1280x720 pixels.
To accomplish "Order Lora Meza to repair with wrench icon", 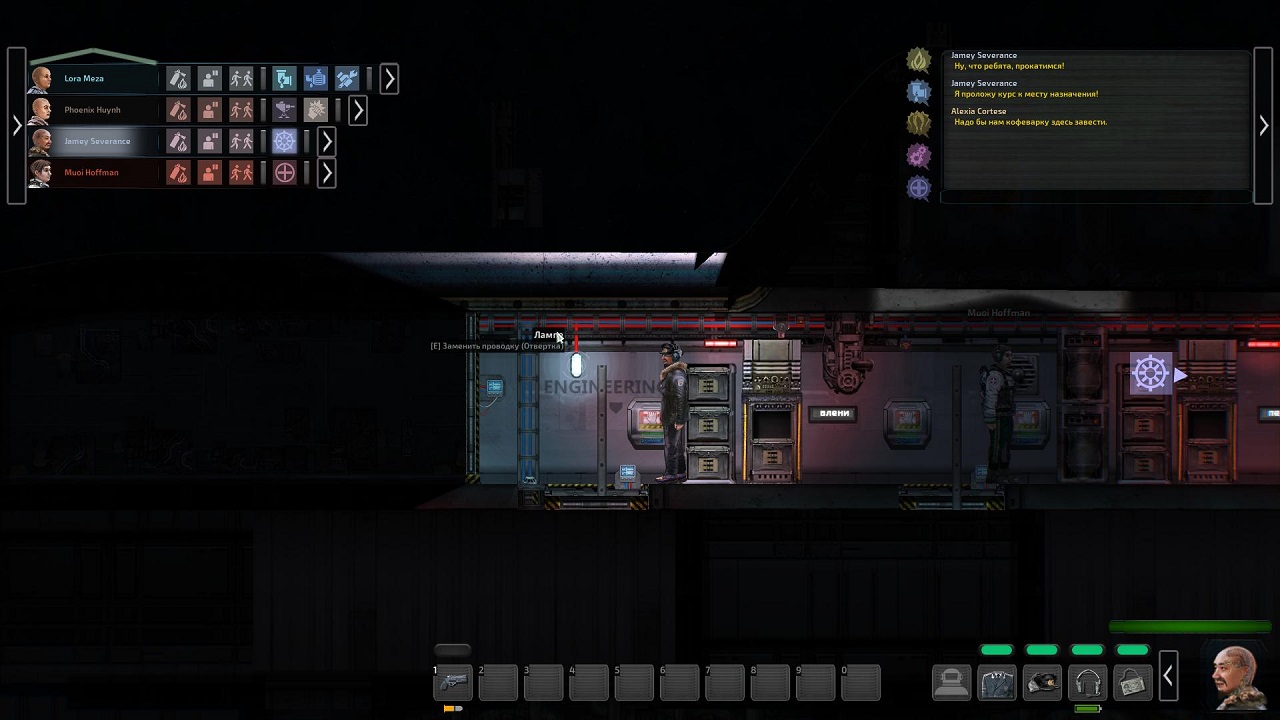I will click(347, 78).
